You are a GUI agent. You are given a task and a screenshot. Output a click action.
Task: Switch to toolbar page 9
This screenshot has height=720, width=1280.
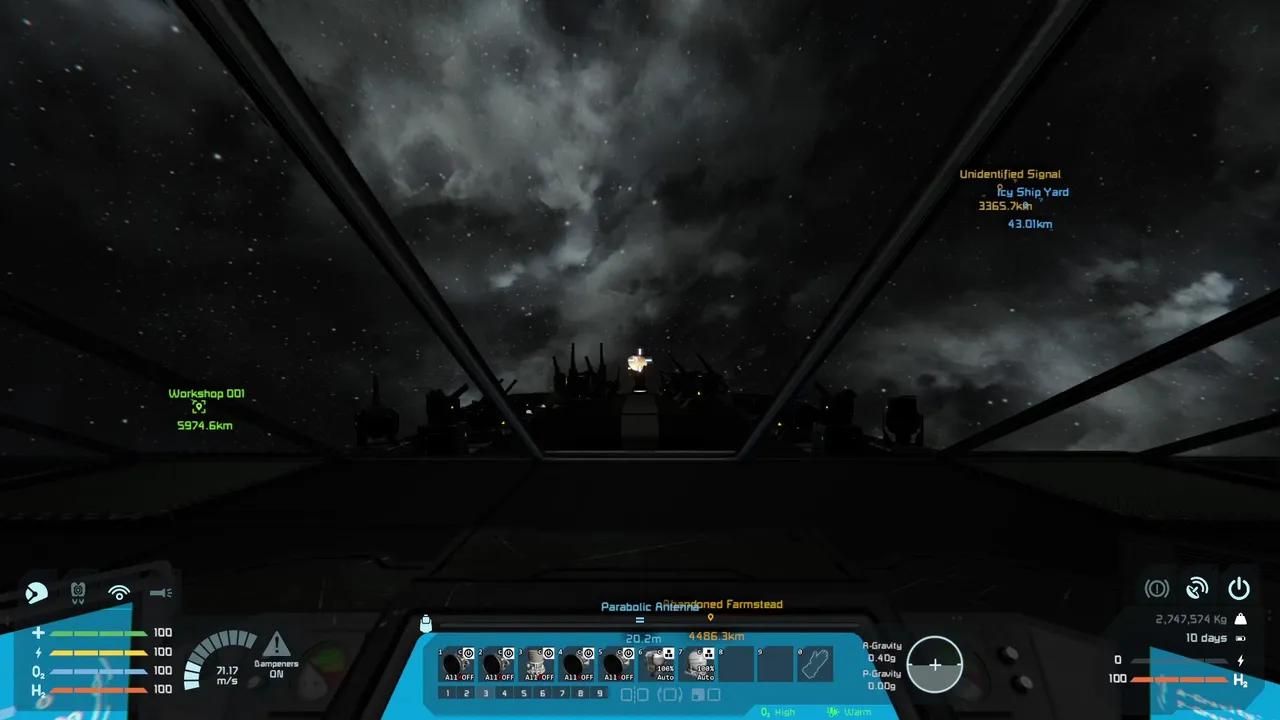pyautogui.click(x=599, y=693)
